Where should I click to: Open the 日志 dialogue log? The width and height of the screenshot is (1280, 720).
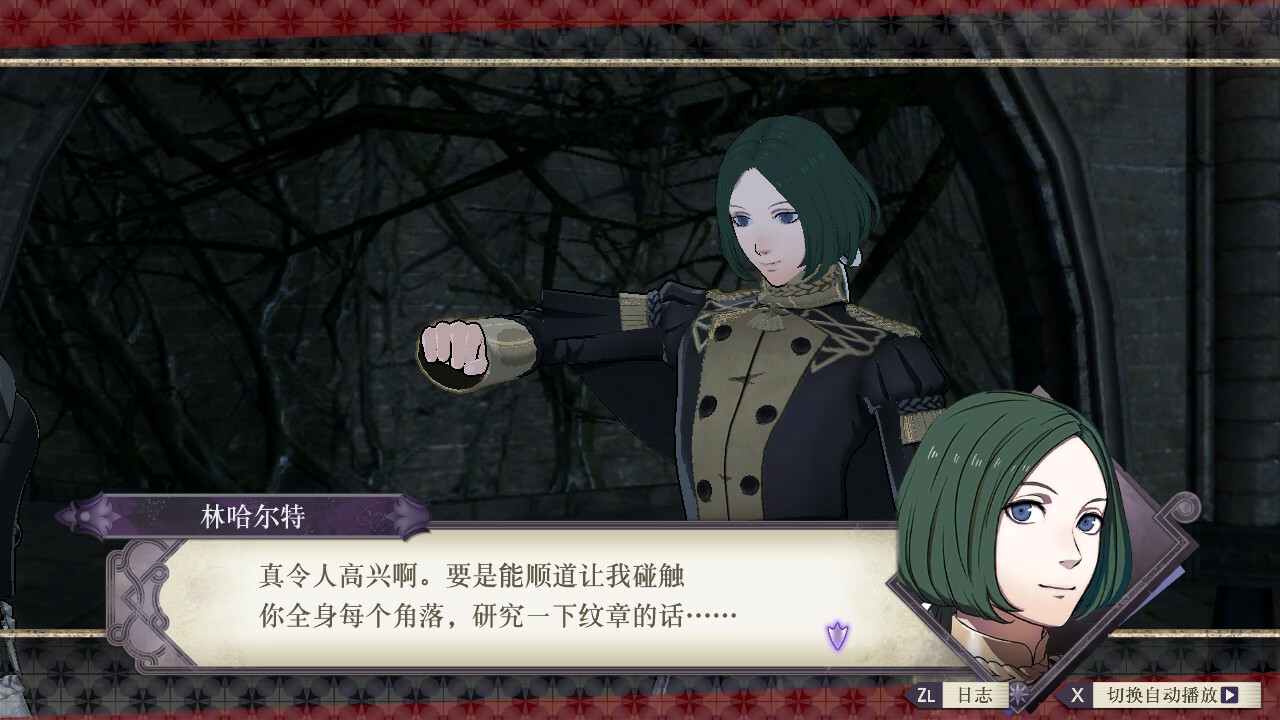(962, 695)
